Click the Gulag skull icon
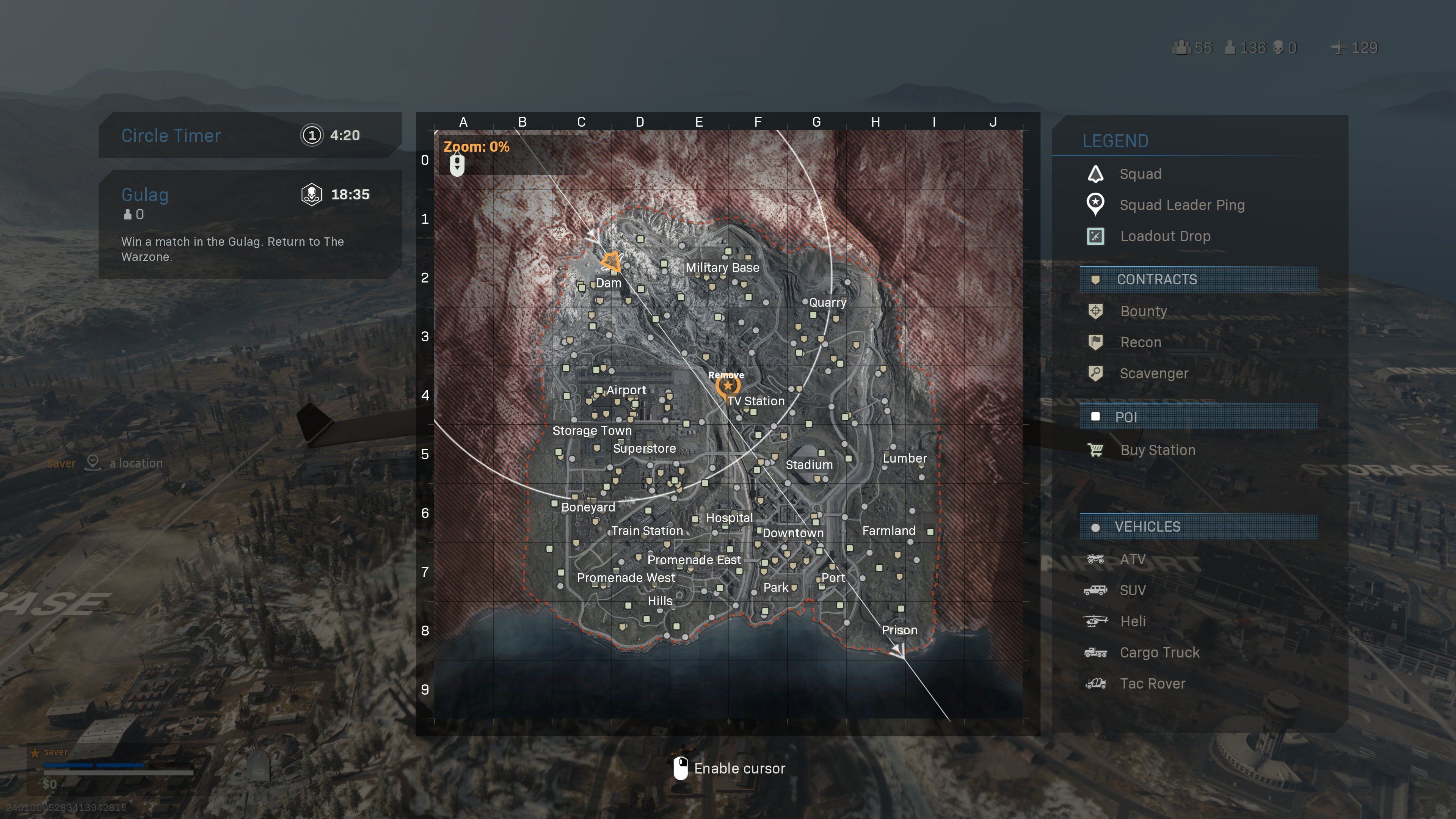 311,195
